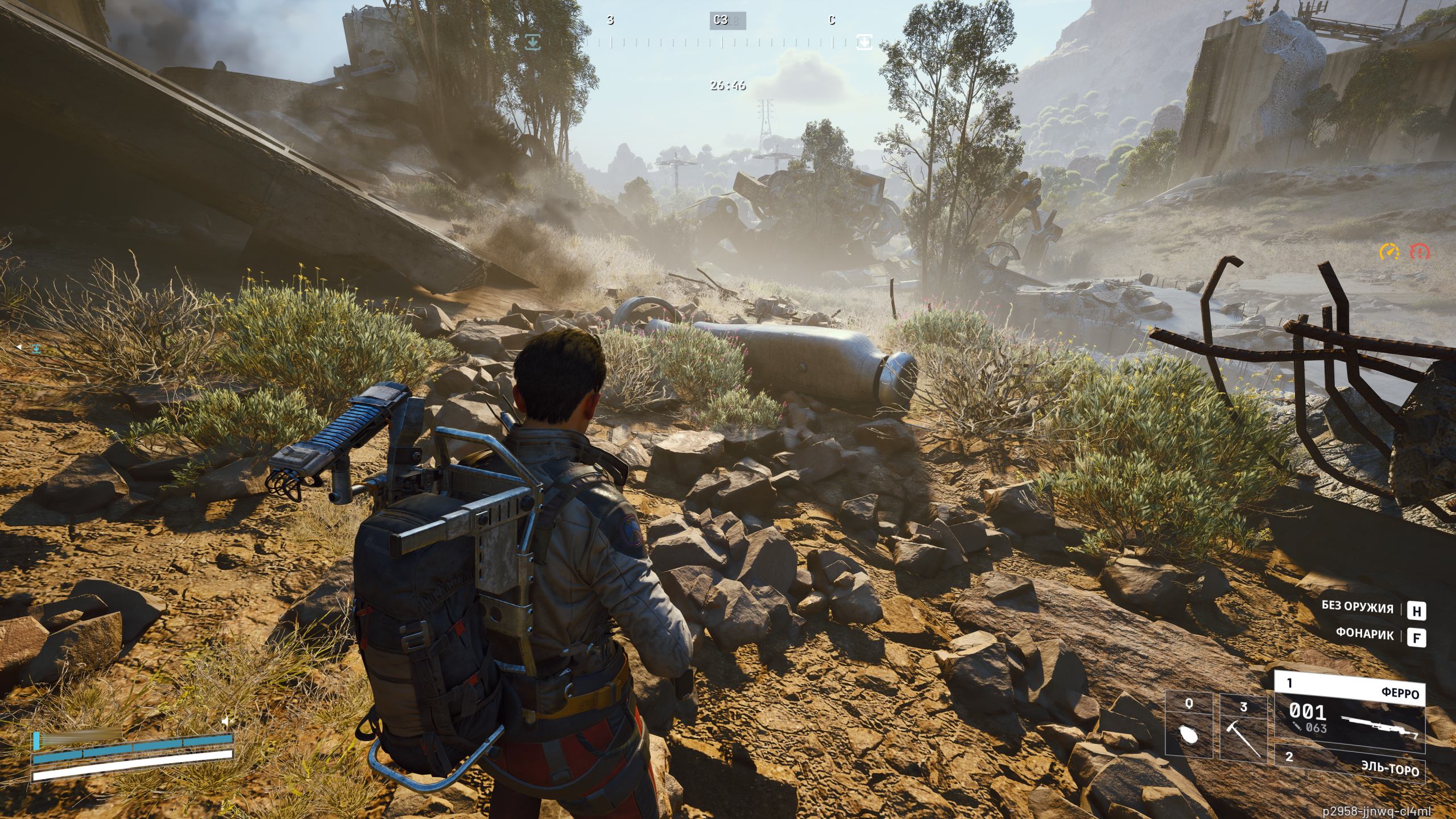Select the white extraction marker on compass
The width and height of the screenshot is (1456, 819).
click(864, 42)
